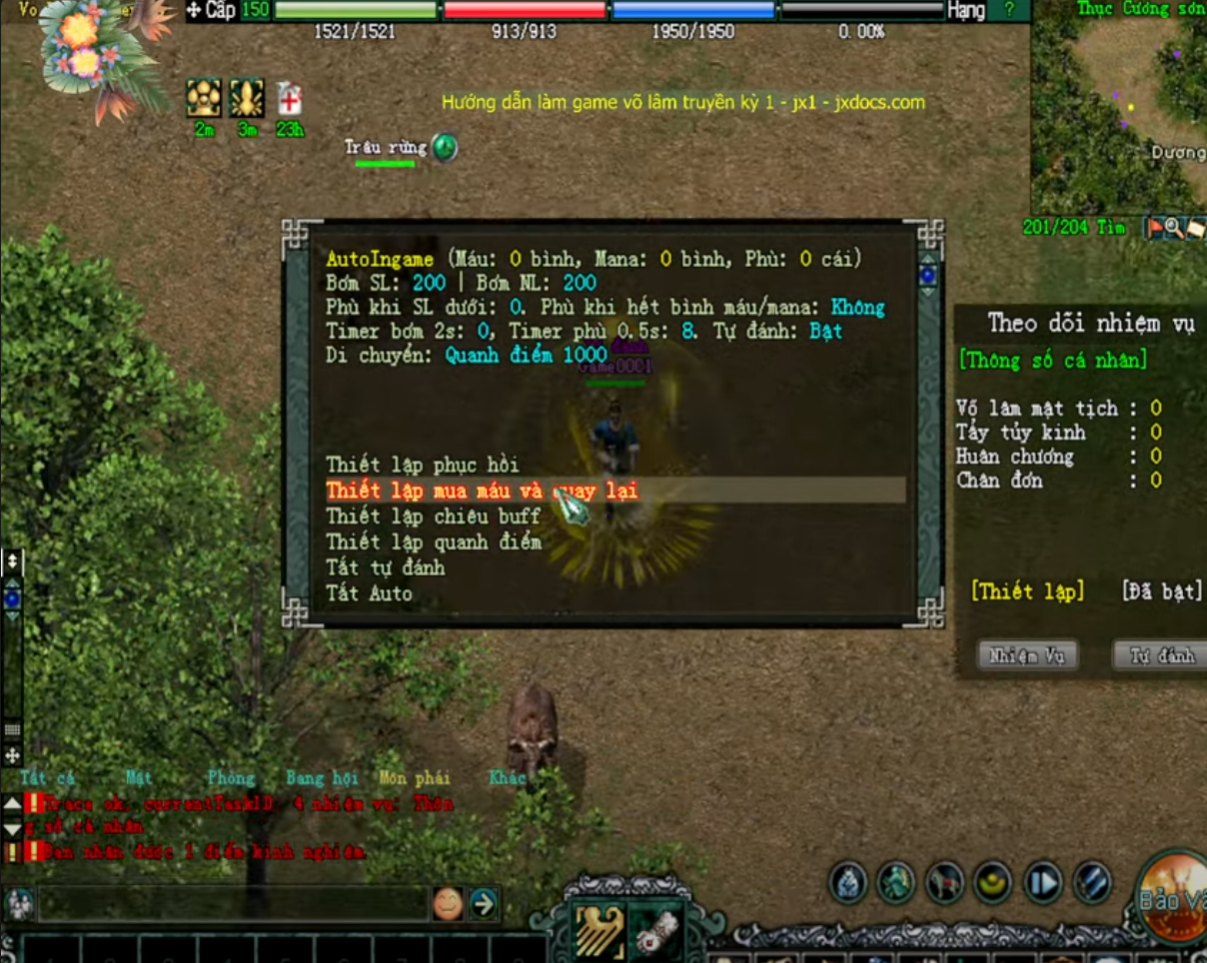Click the play-pause arrow icon
Image resolution: width=1207 pixels, height=963 pixels.
pos(1043,883)
